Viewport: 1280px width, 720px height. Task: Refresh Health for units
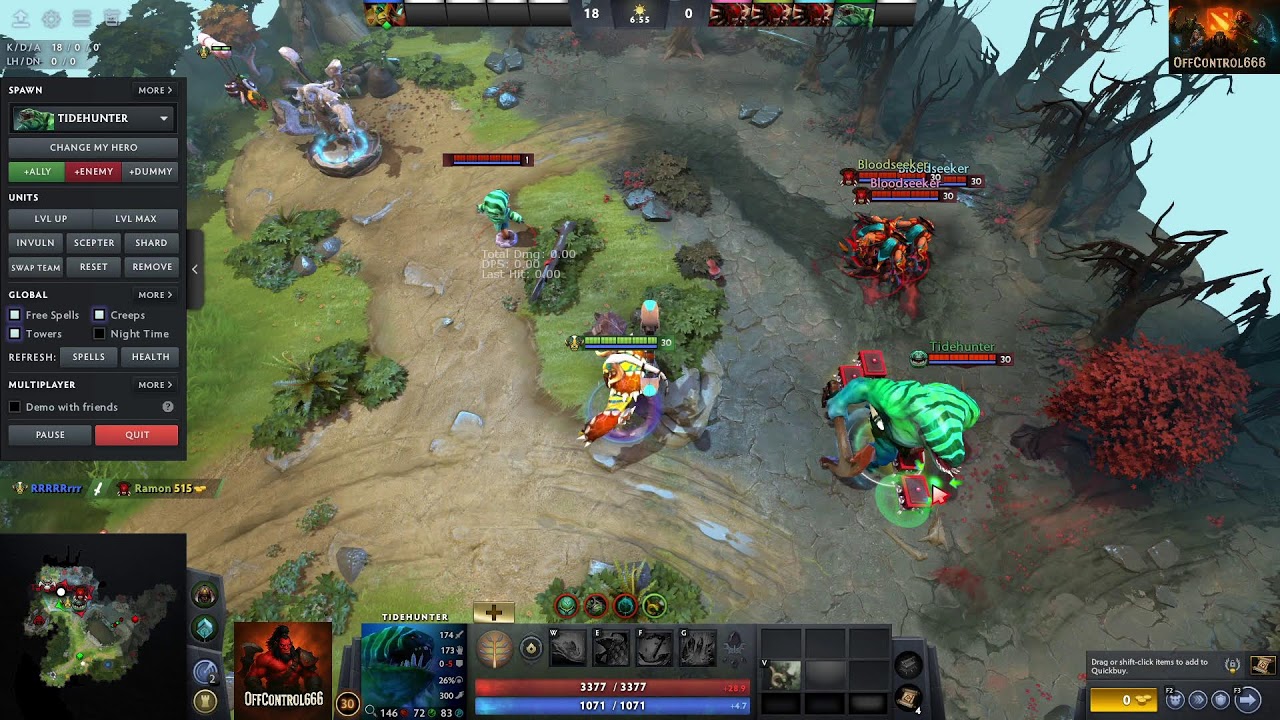point(150,357)
